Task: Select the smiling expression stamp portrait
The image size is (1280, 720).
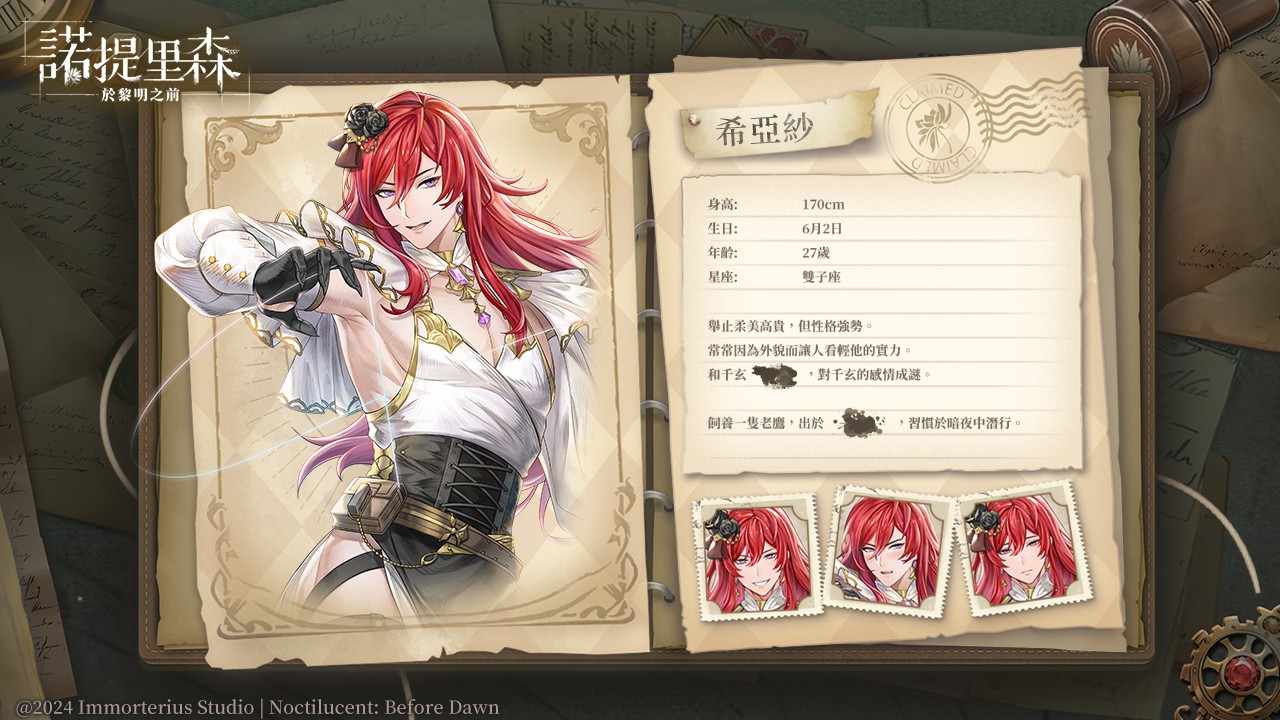Action: 756,557
